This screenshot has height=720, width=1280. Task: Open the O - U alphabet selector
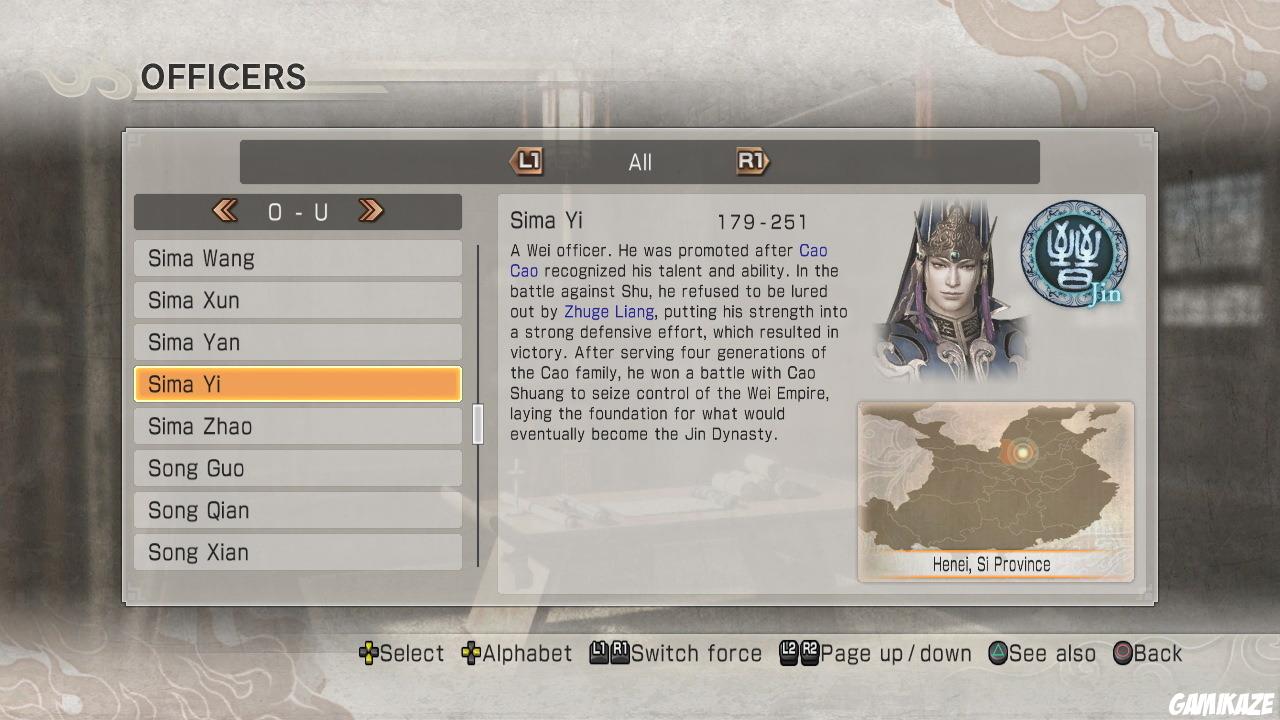click(298, 211)
